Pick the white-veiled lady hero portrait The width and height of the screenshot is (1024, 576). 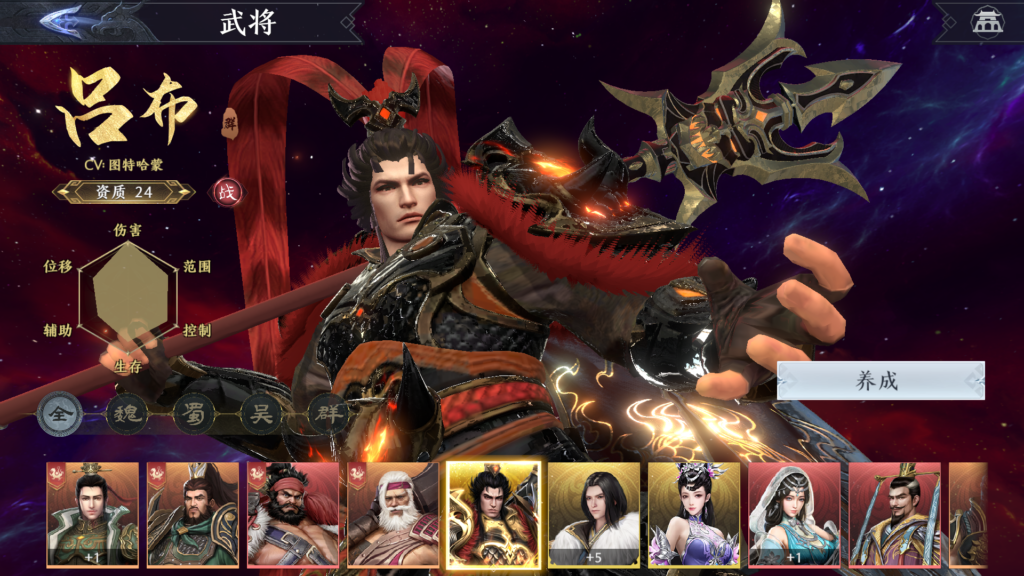[794, 514]
